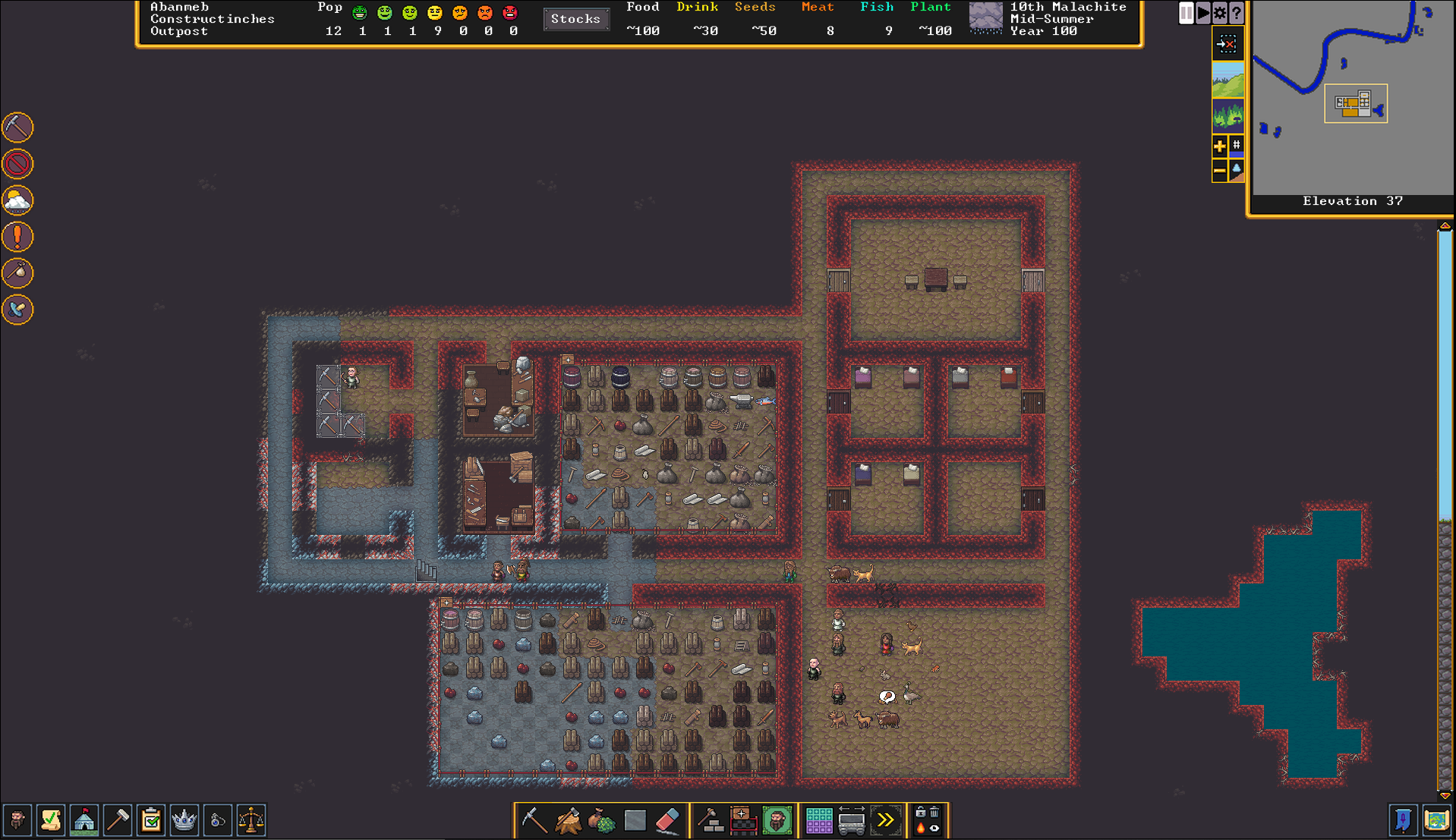Viewport: 1456px width, 840px height.
Task: Open the nobles screen crown icon
Action: (184, 820)
